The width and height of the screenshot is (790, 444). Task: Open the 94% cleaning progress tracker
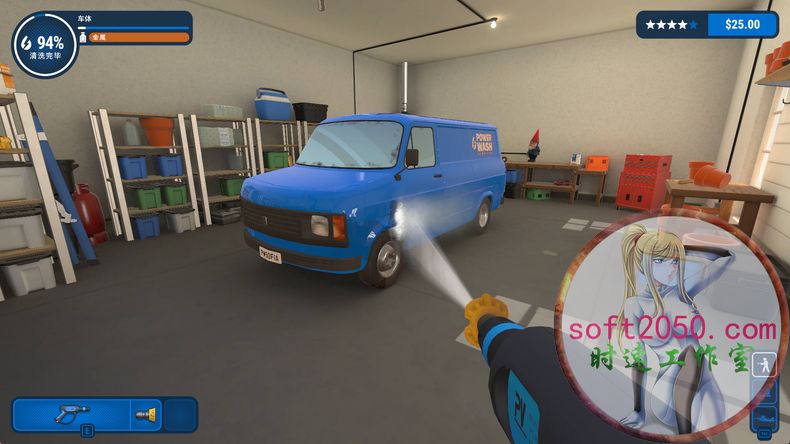pyautogui.click(x=43, y=43)
